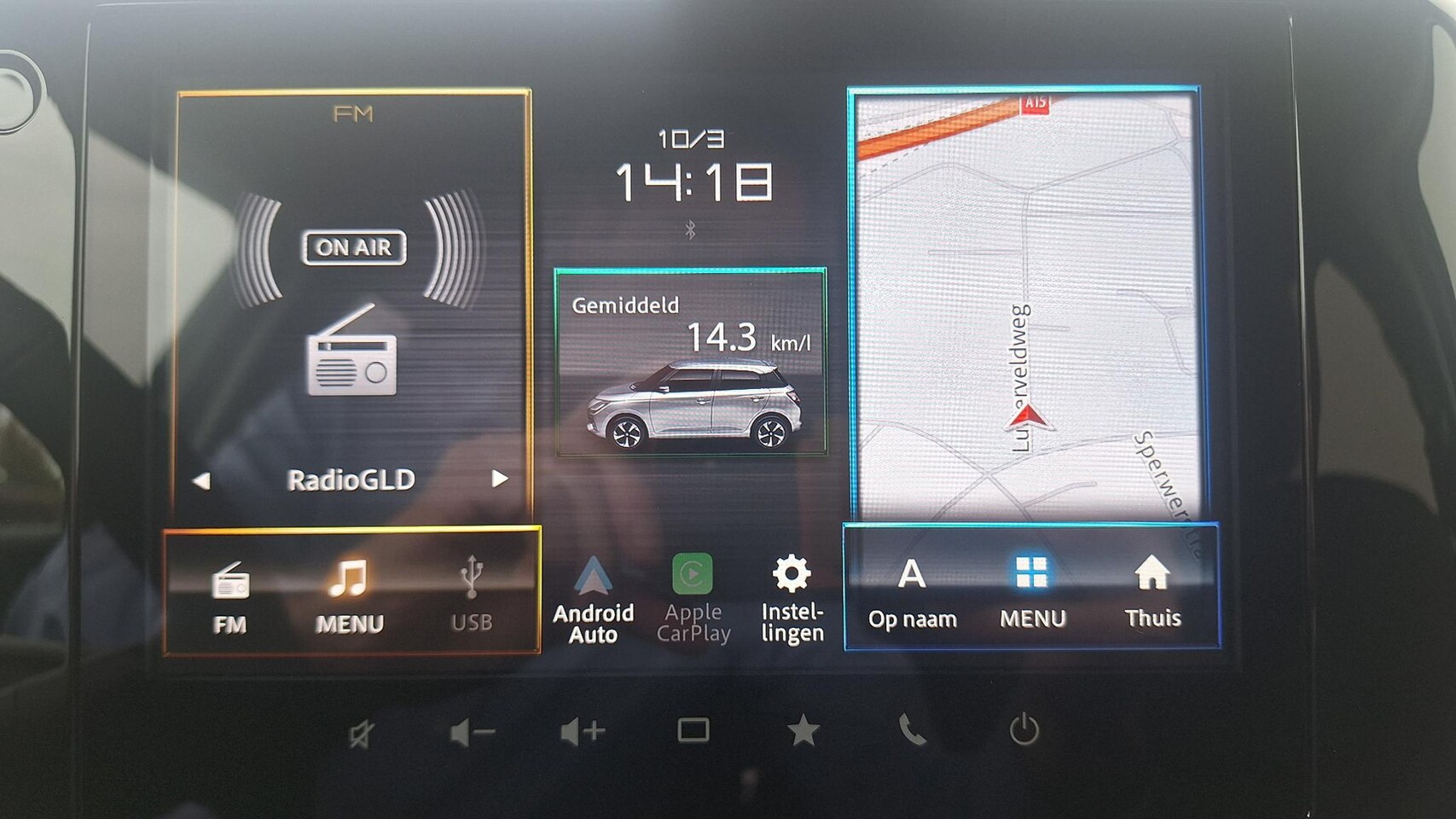Tap the star favorites button
Screen dimensions: 1456x819
(x=803, y=731)
